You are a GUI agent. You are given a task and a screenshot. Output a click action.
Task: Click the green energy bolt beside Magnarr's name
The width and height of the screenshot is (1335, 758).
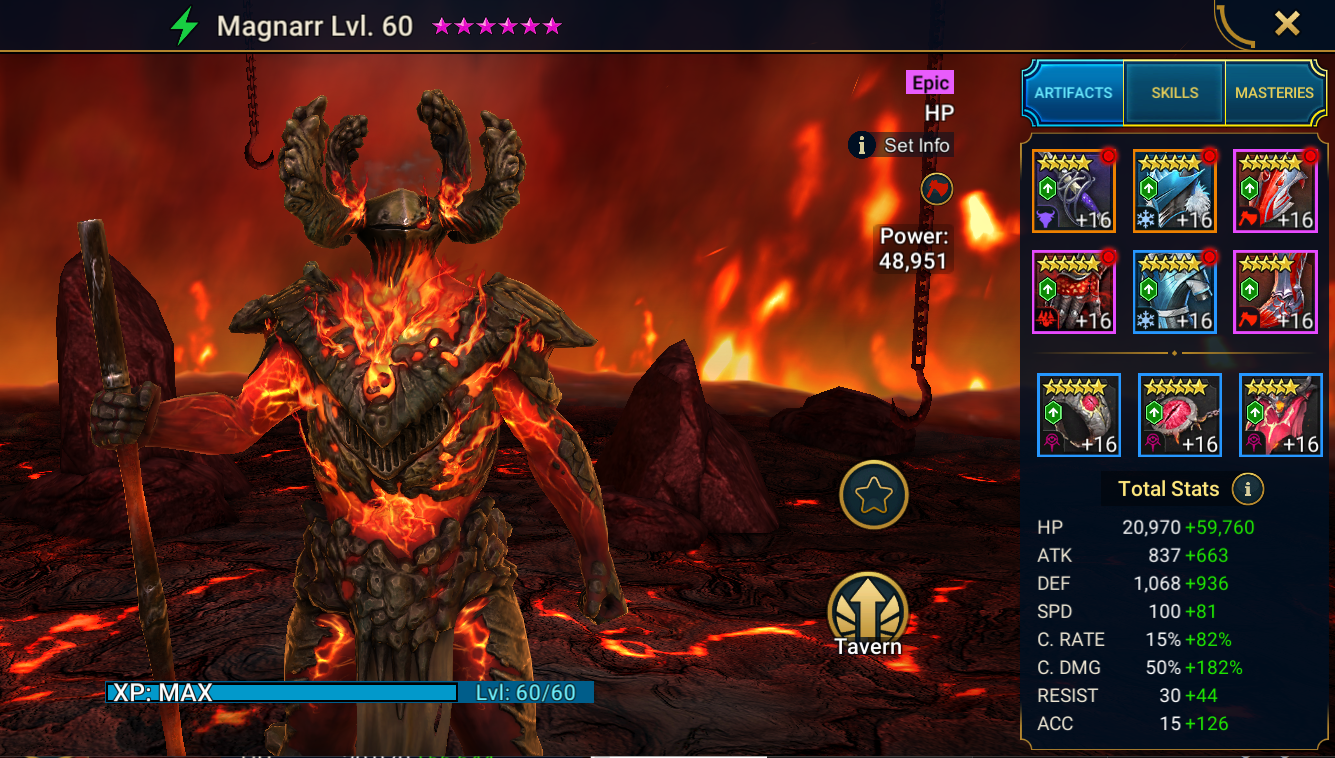[x=181, y=25]
